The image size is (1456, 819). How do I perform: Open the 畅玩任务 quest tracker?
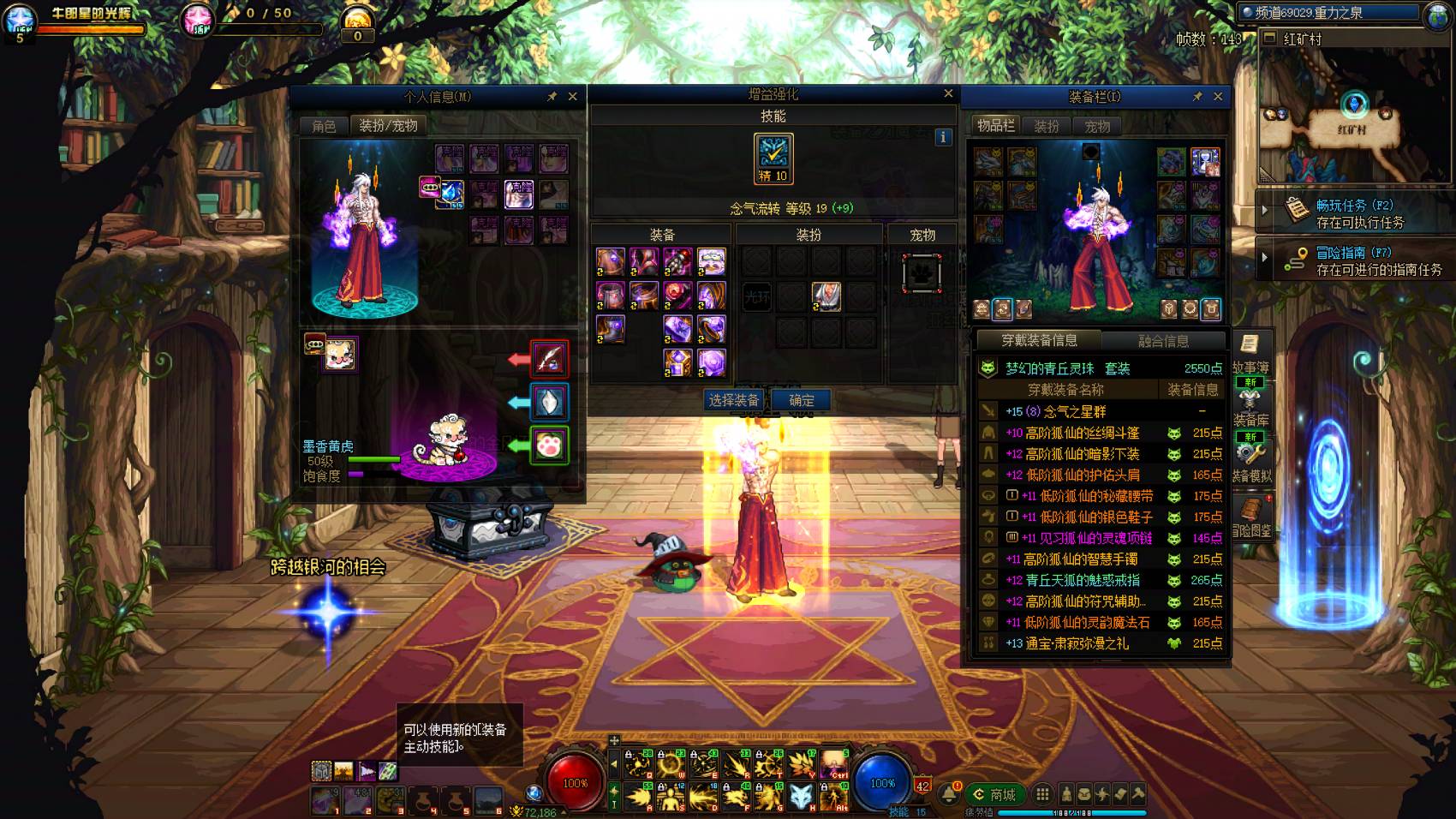click(x=1359, y=213)
